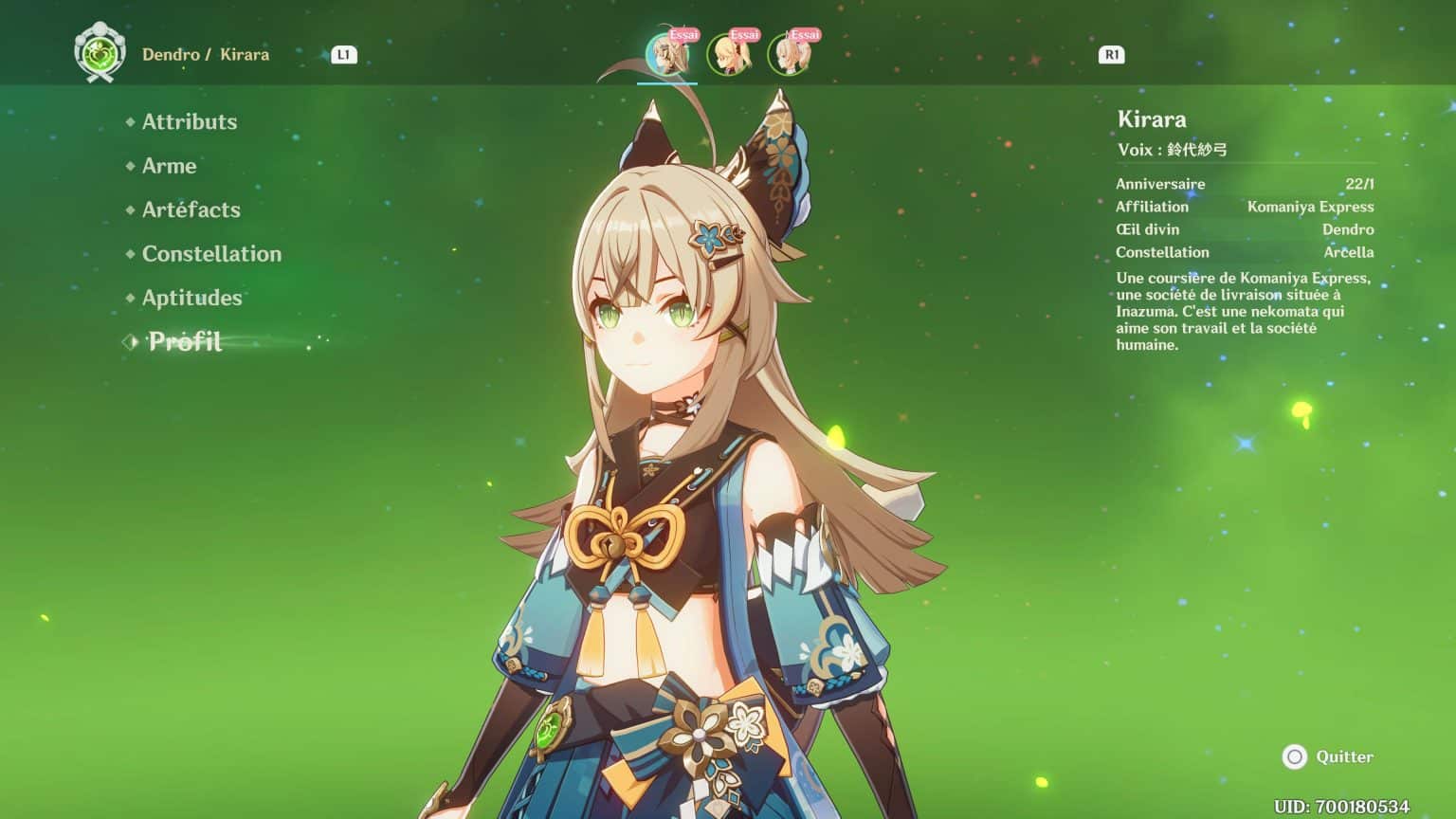The image size is (1456, 819).
Task: Click Quitter to exit the screen
Action: 1346,757
